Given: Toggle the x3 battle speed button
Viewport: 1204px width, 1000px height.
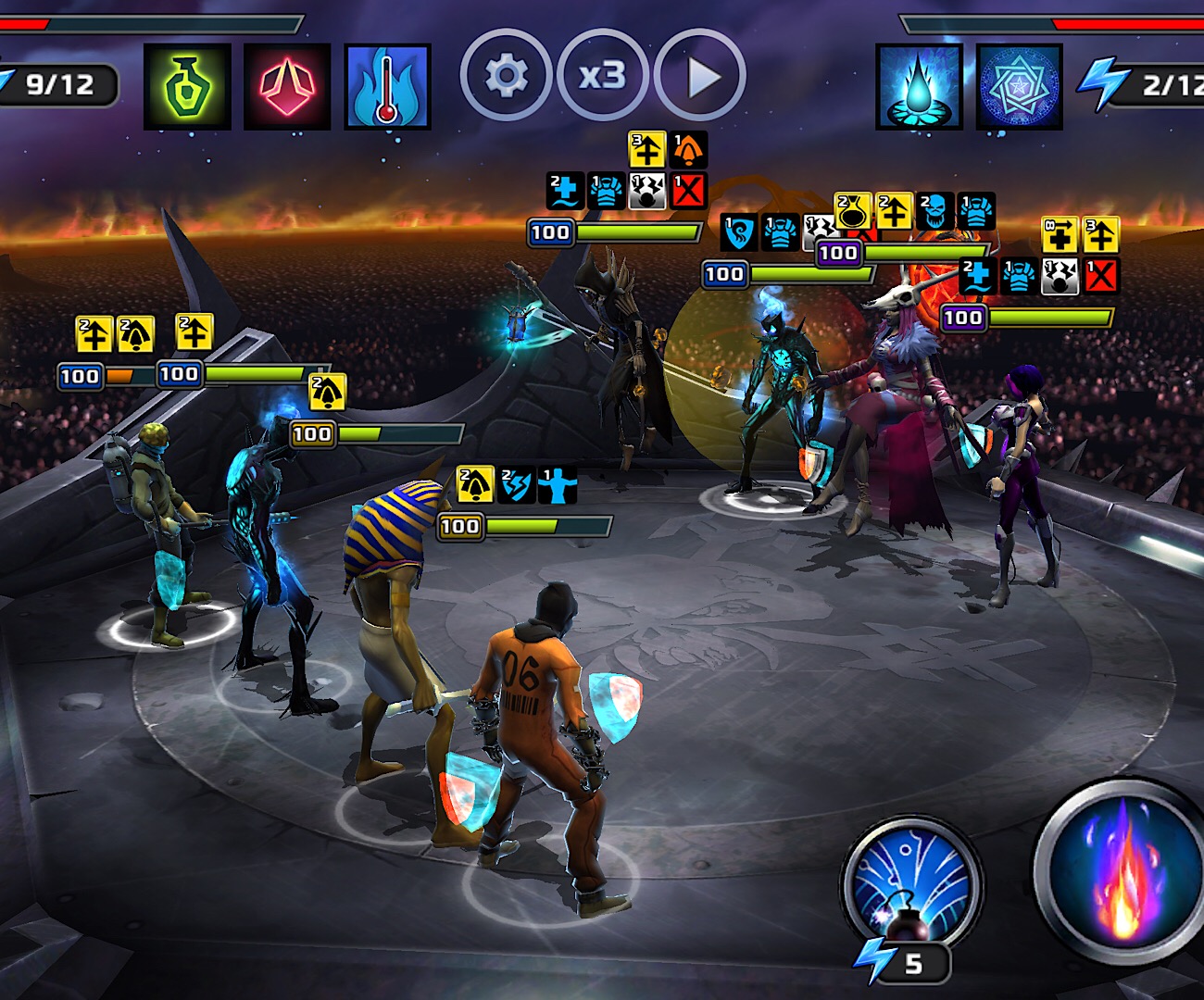Looking at the screenshot, I should 603,76.
